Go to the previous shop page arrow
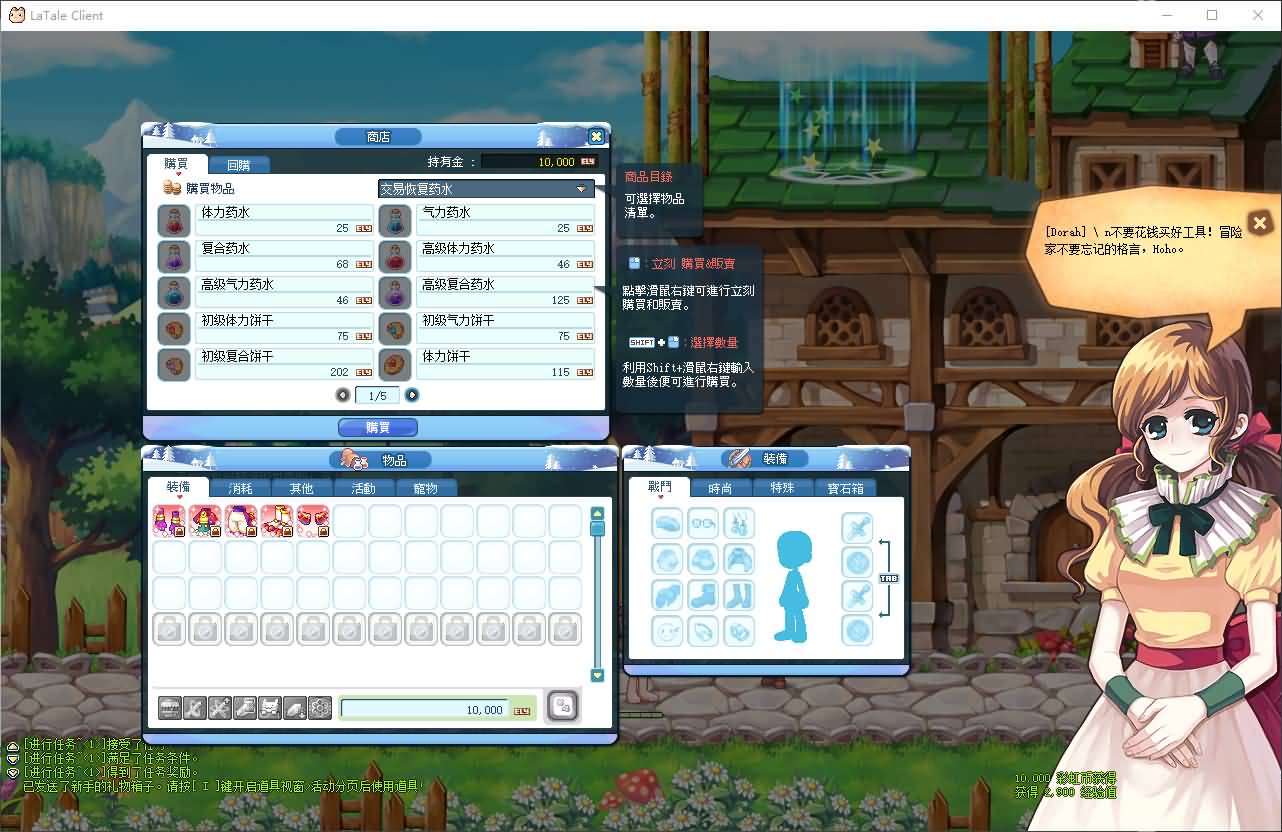The image size is (1282, 832). 343,395
